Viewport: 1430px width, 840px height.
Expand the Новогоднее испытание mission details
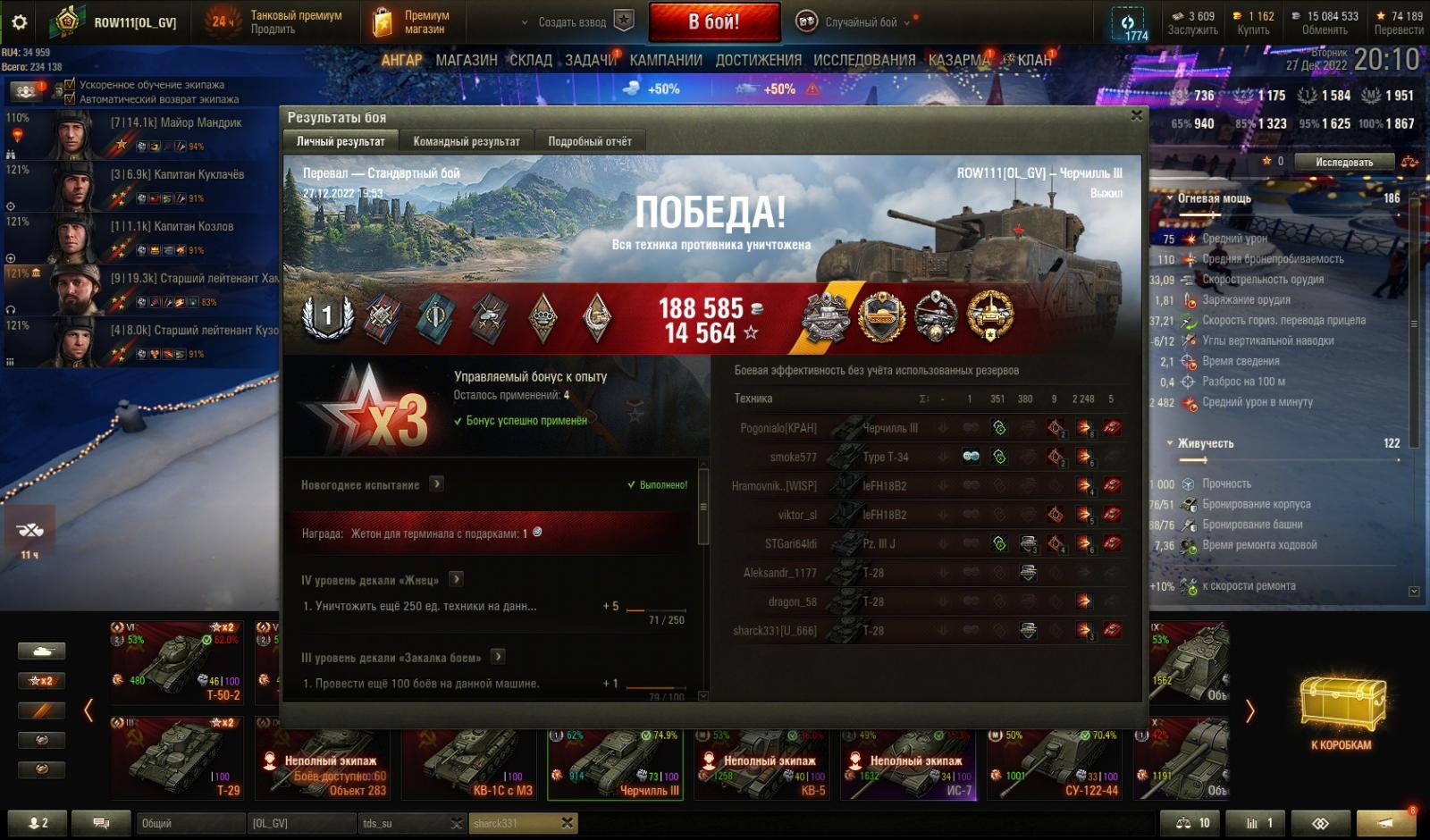pos(436,484)
